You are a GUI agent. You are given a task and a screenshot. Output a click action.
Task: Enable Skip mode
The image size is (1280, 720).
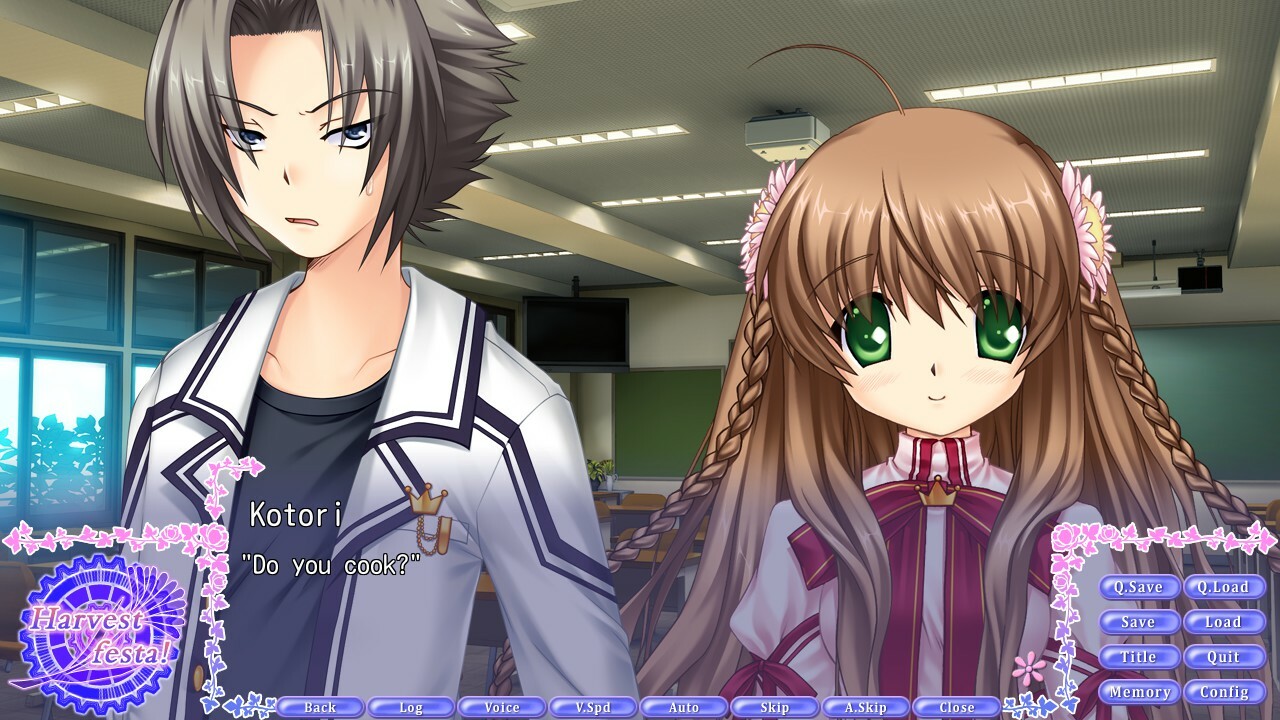(x=773, y=706)
